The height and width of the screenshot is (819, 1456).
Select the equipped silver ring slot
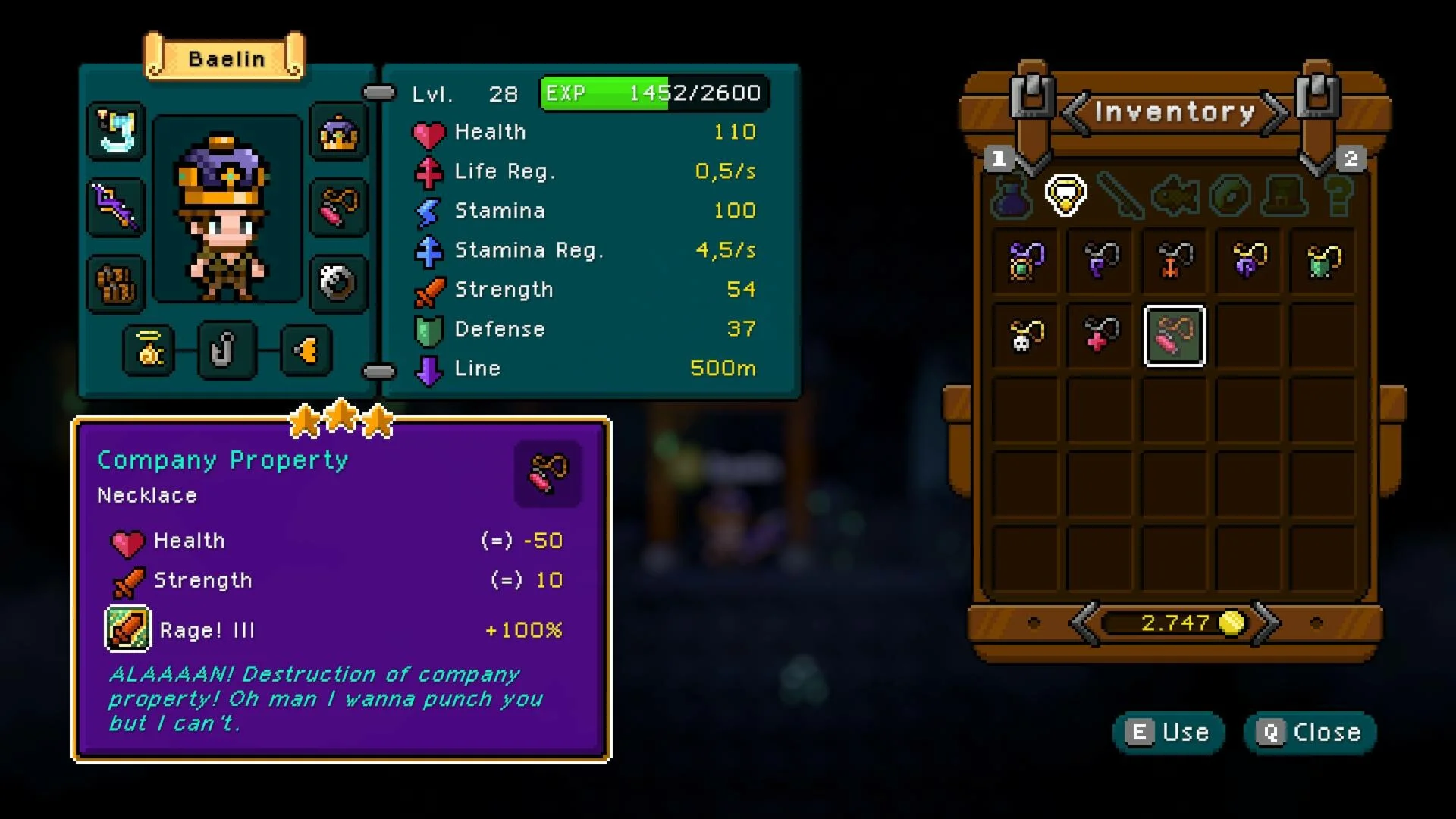tap(338, 284)
